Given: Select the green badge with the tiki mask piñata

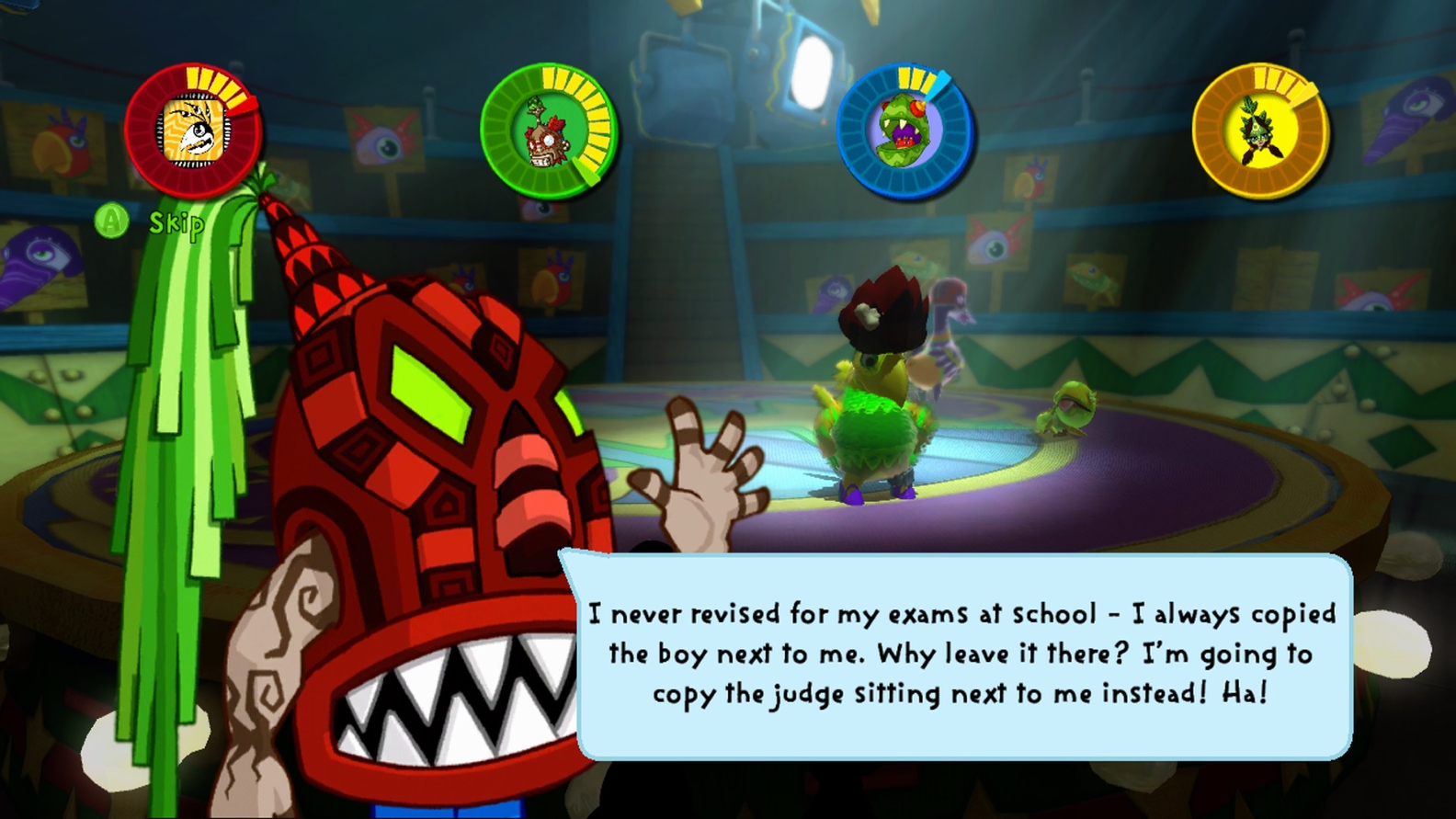Looking at the screenshot, I should click(549, 131).
